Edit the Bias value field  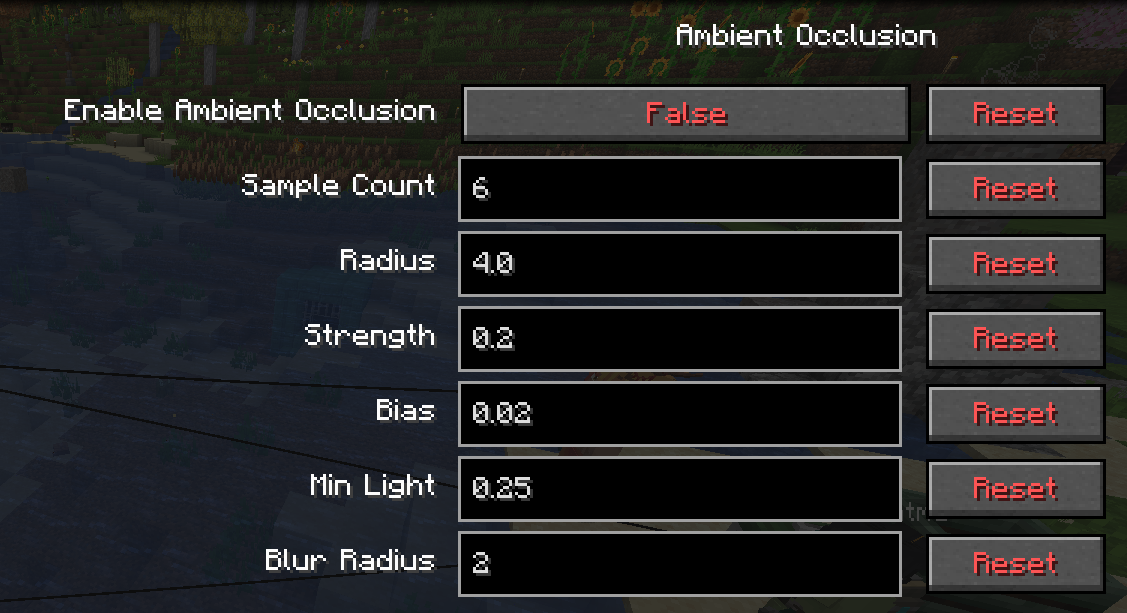(680, 414)
